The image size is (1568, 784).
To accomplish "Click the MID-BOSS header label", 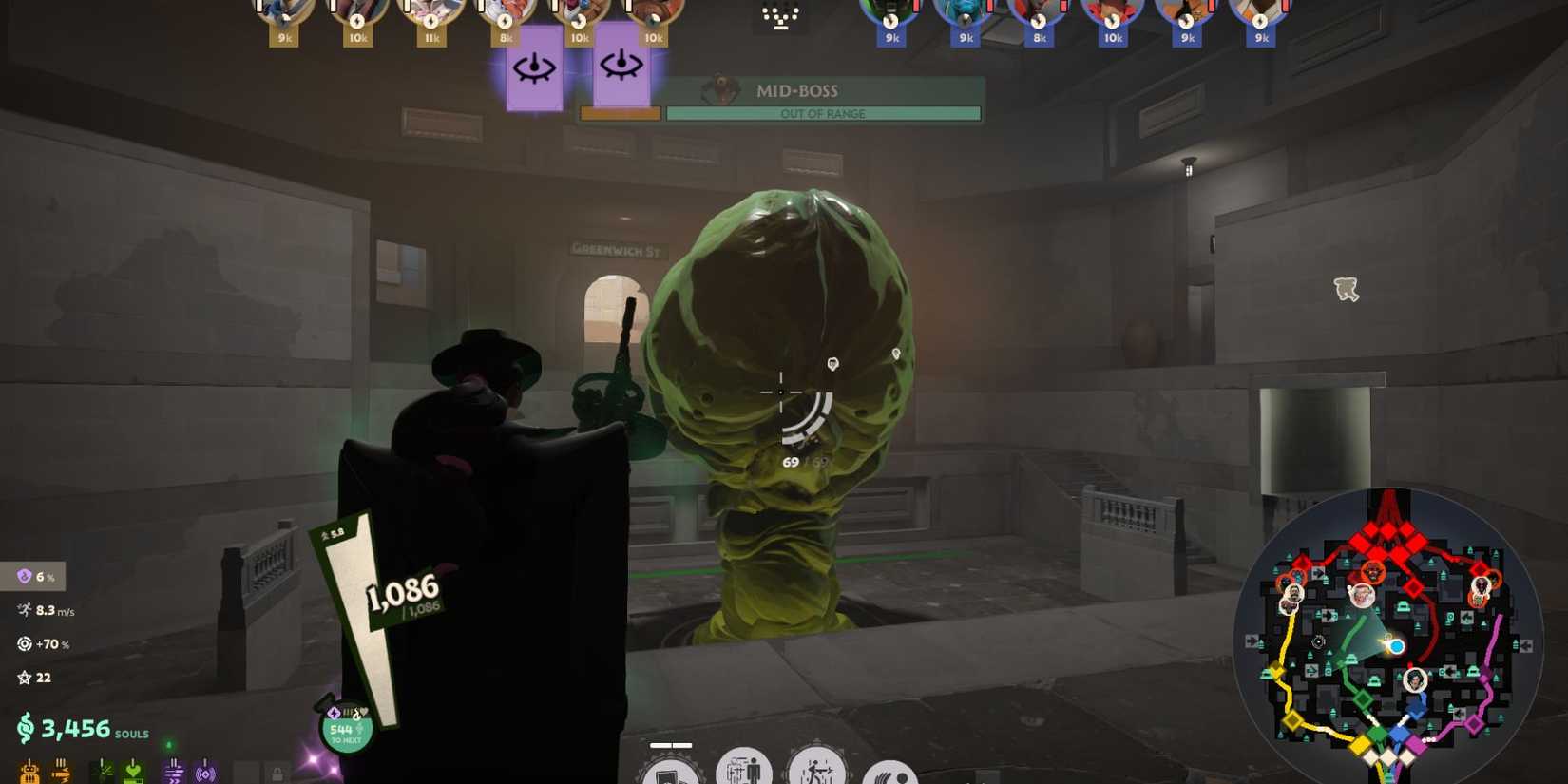I will (796, 90).
